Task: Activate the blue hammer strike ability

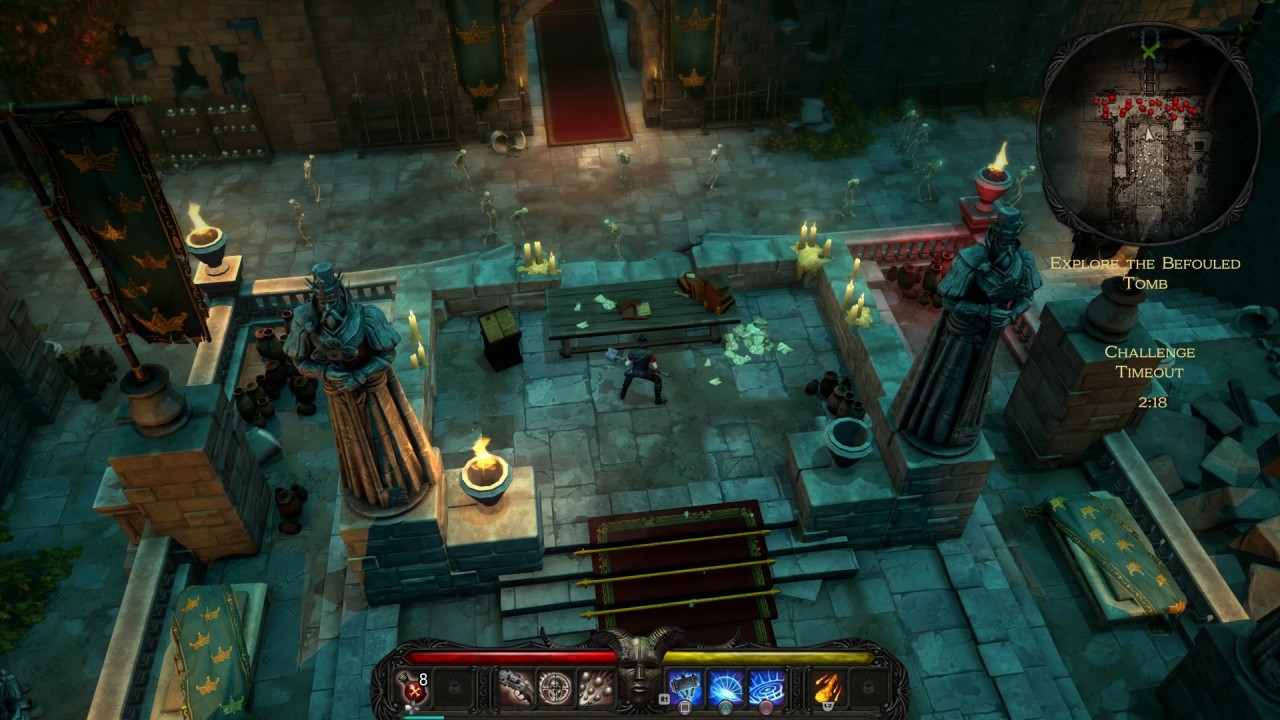Action: pos(685,687)
